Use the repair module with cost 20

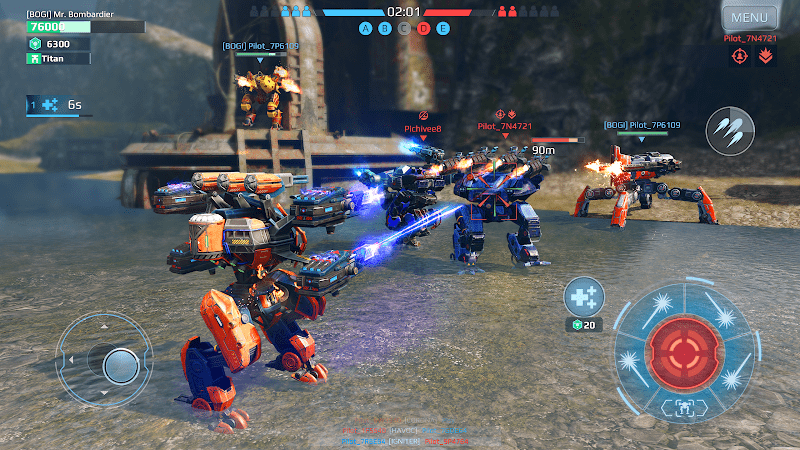(583, 298)
